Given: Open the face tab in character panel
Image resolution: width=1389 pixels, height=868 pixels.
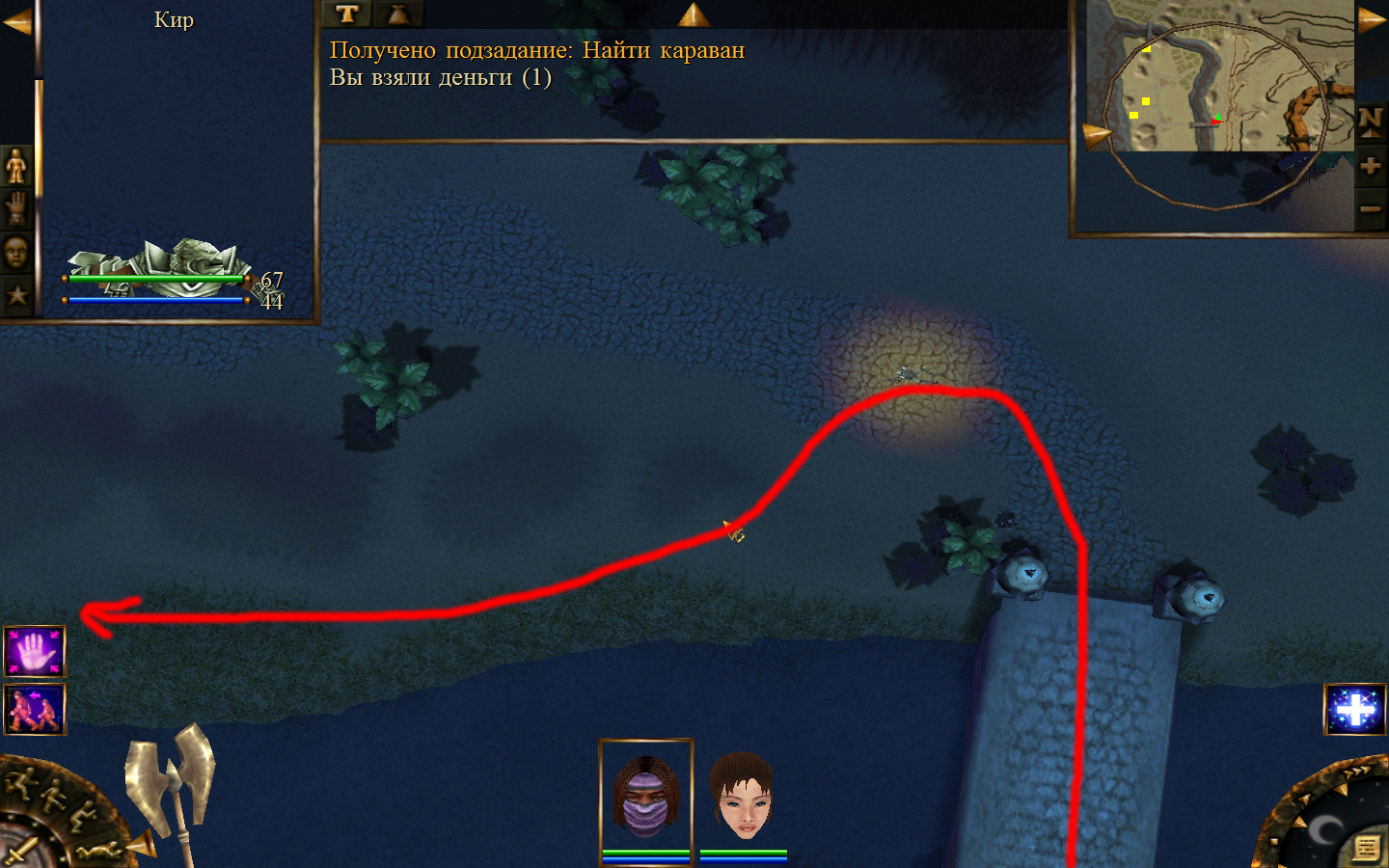Looking at the screenshot, I should 16,253.
